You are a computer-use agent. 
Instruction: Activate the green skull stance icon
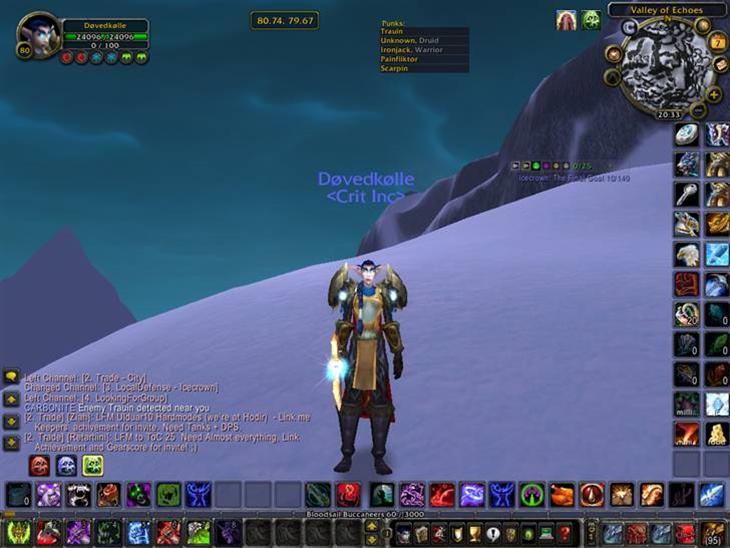click(93, 465)
